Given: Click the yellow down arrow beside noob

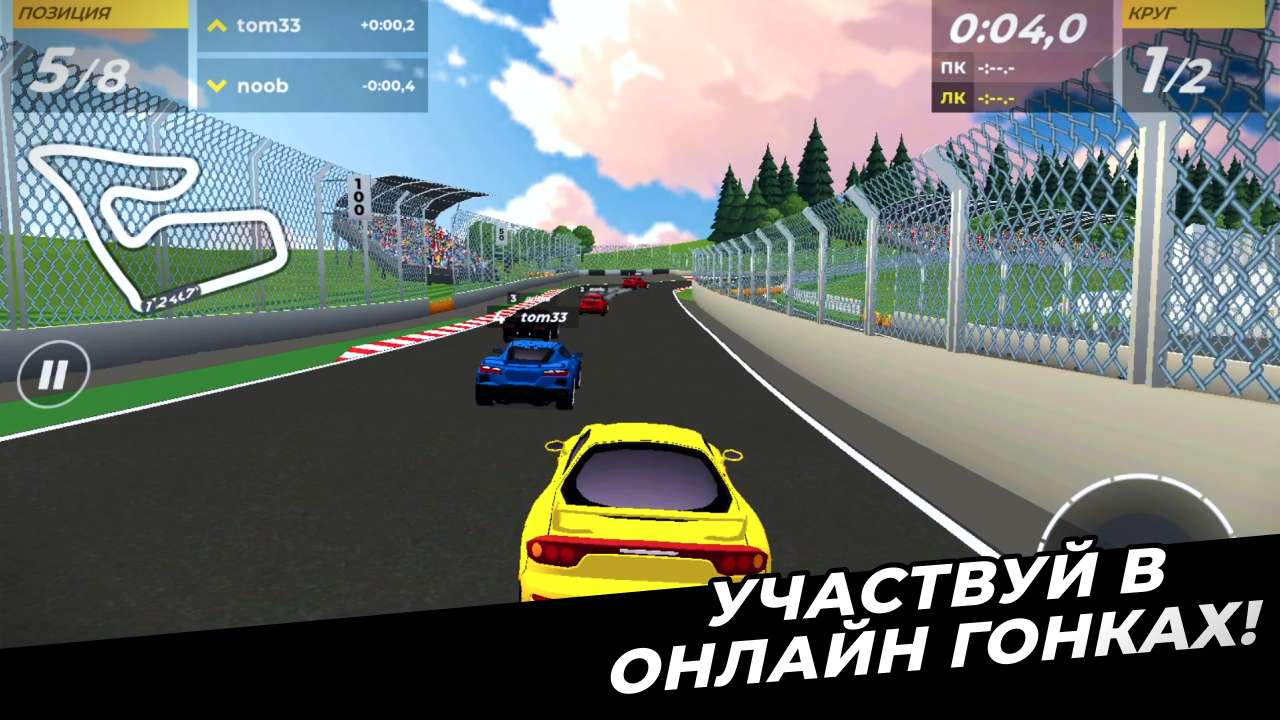Looking at the screenshot, I should (216, 86).
